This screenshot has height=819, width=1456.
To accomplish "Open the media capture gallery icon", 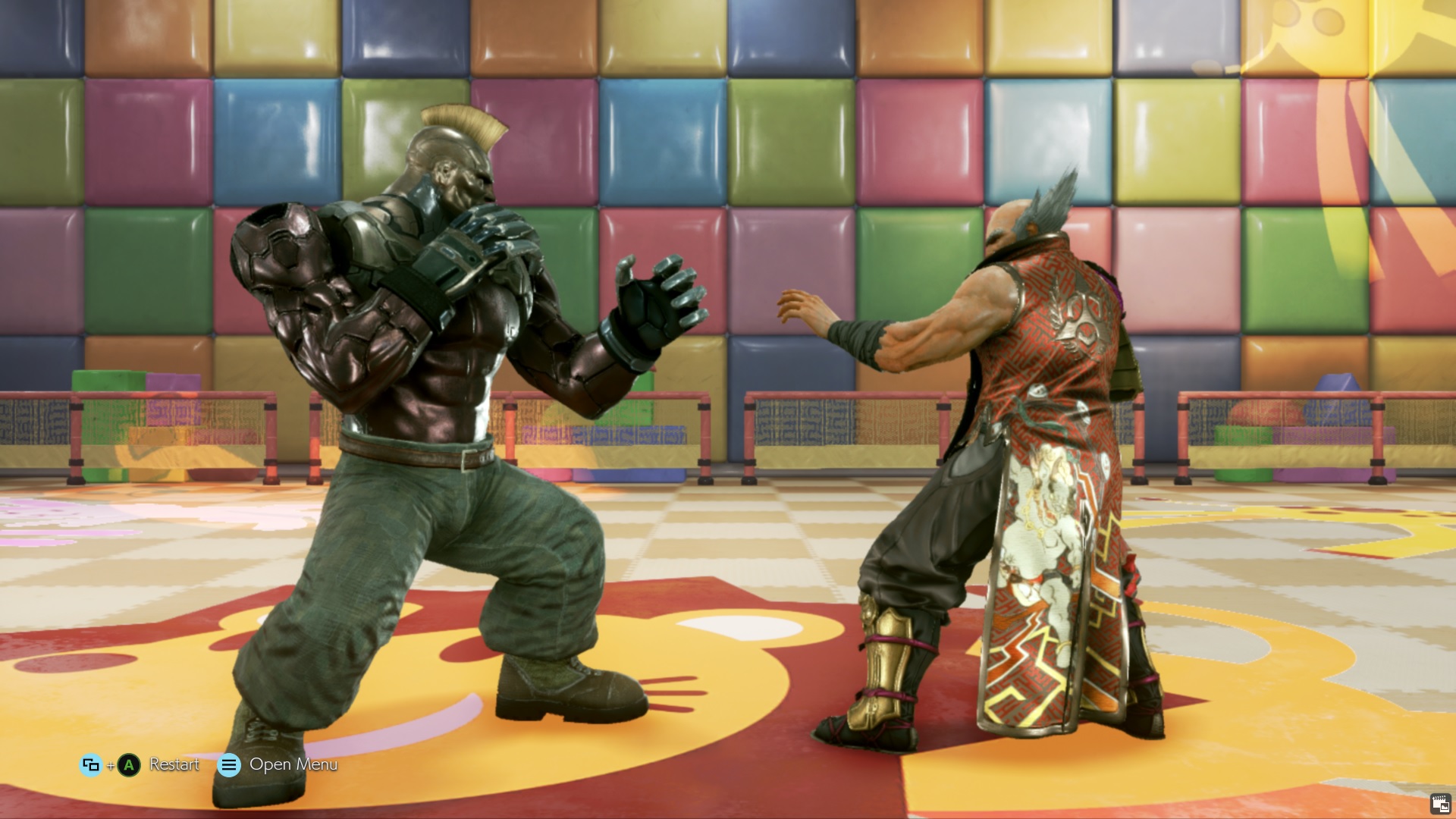I will tap(1440, 804).
